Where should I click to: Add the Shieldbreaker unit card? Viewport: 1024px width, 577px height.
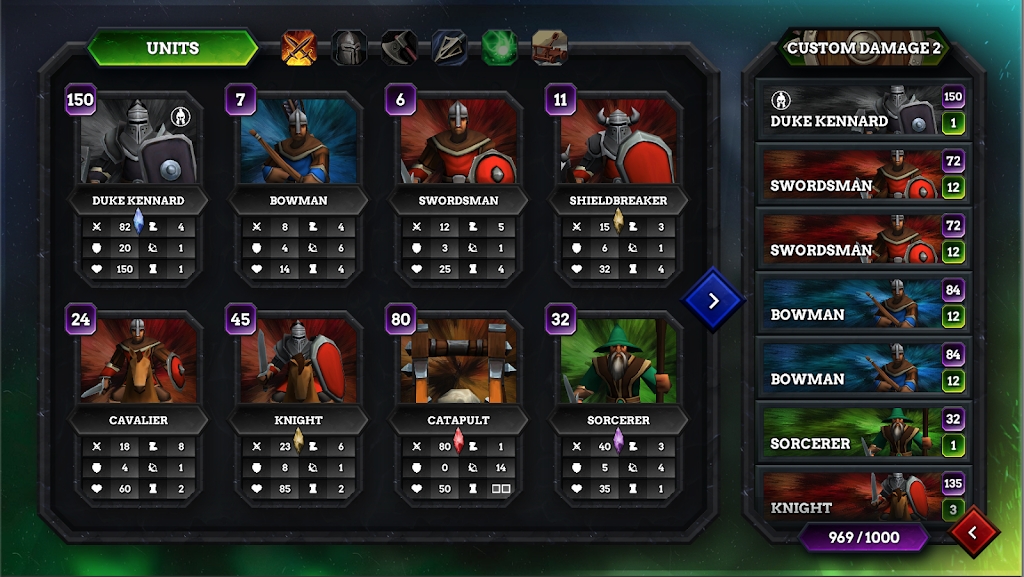[x=618, y=145]
